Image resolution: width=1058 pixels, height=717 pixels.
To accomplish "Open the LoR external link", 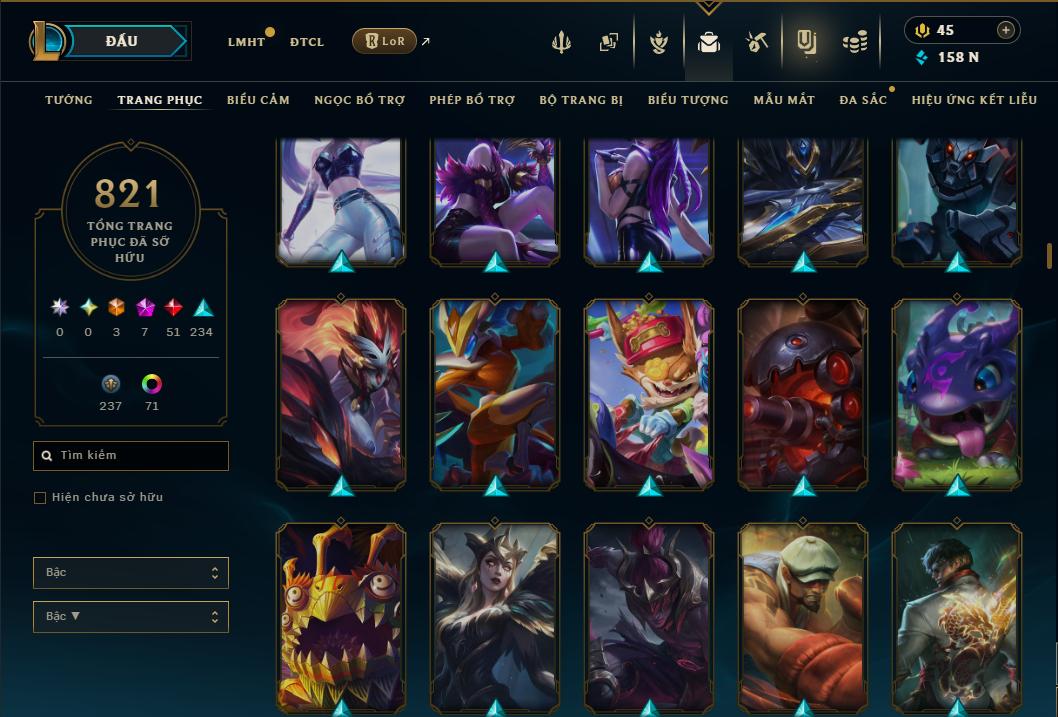I will pos(385,41).
